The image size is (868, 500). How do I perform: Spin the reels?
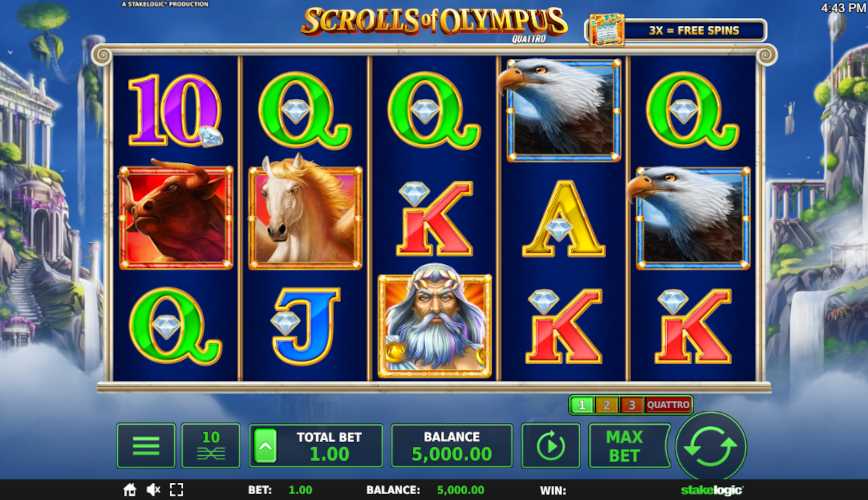[711, 446]
